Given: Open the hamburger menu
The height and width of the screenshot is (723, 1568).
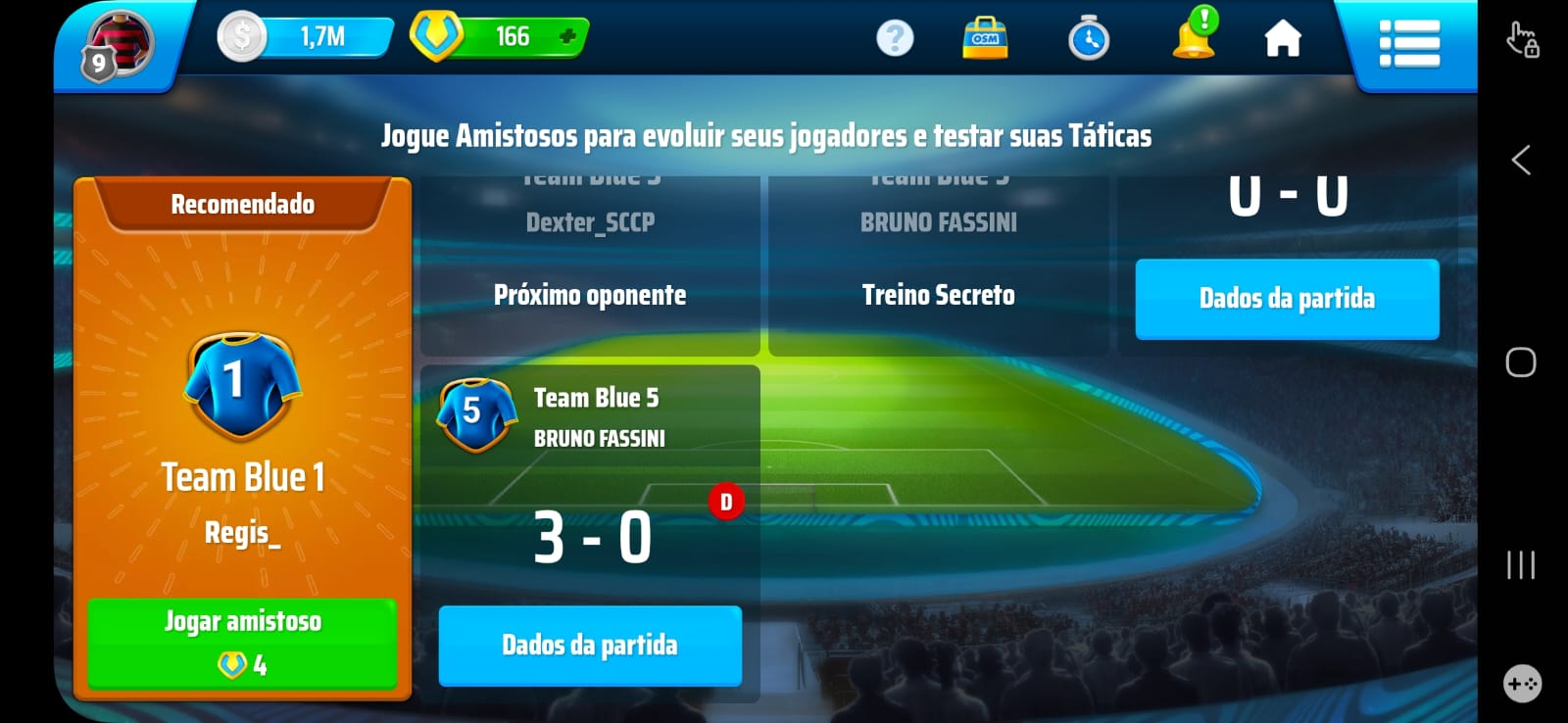Looking at the screenshot, I should 1409,43.
